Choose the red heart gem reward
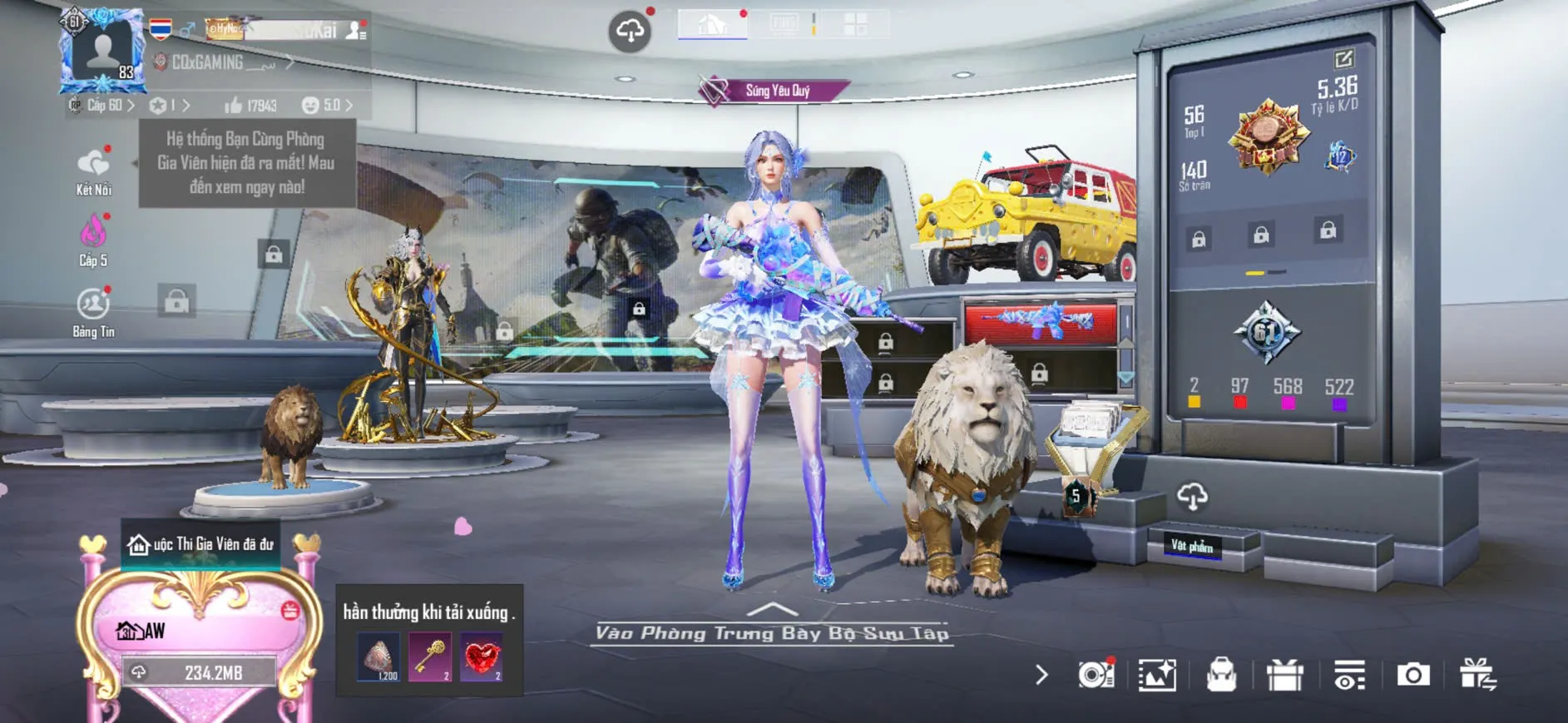This screenshot has width=1568, height=723. click(482, 657)
